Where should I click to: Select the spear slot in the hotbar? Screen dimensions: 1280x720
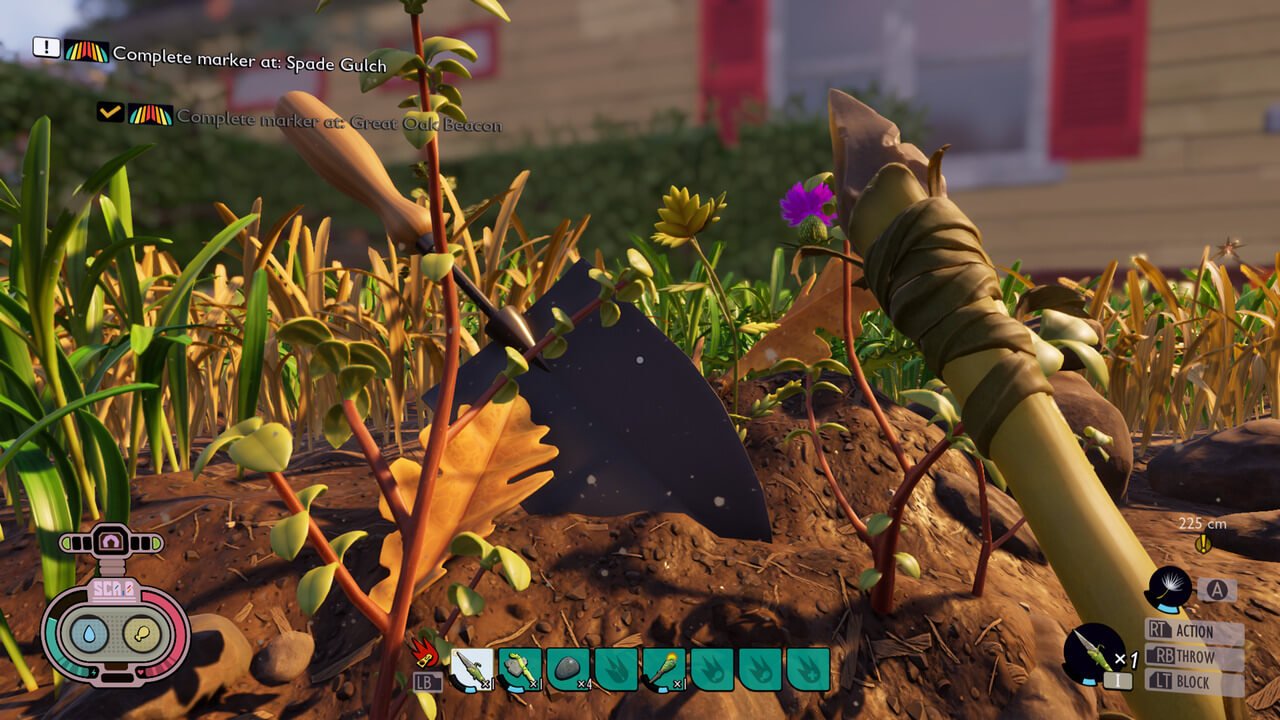tap(472, 669)
